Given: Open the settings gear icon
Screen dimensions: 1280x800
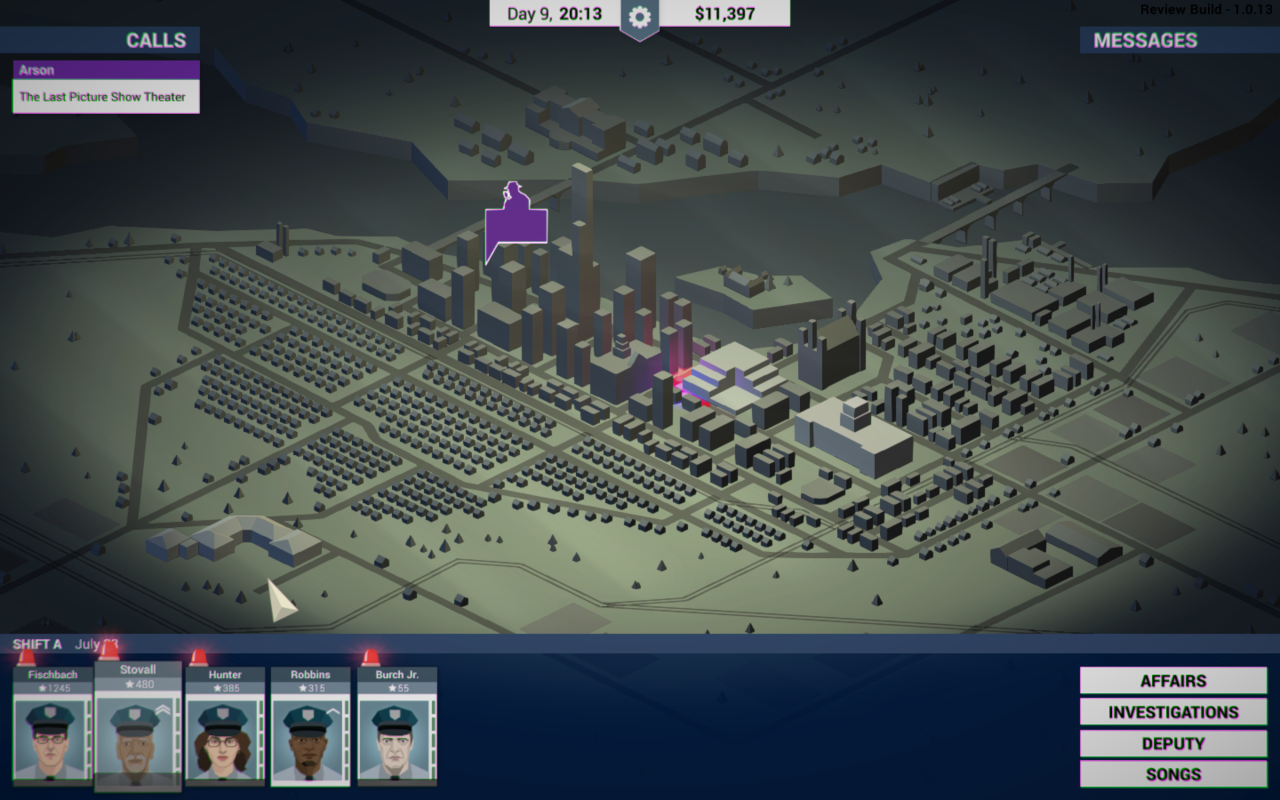Looking at the screenshot, I should coord(640,16).
